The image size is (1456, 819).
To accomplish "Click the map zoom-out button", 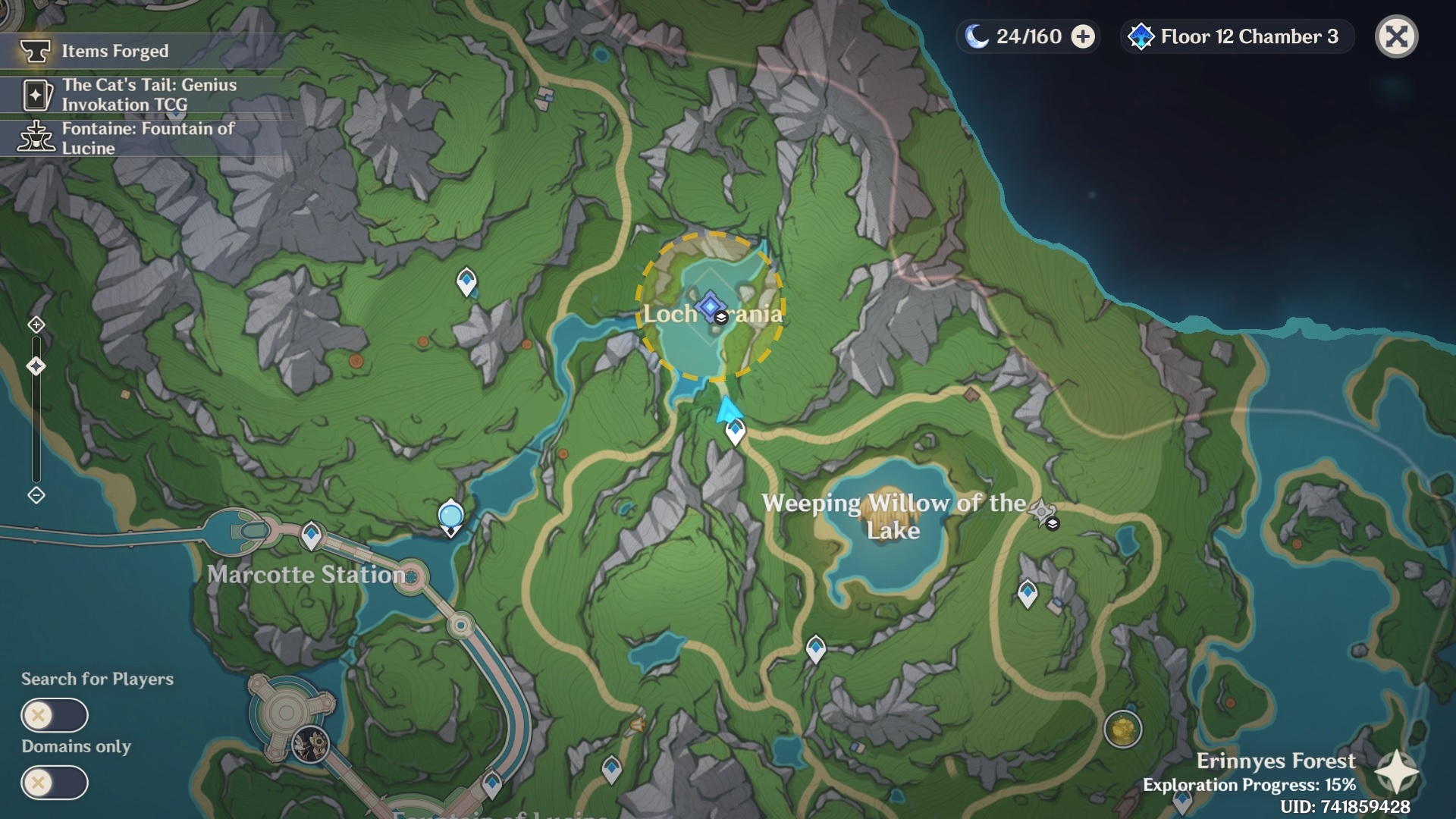I will pyautogui.click(x=36, y=495).
